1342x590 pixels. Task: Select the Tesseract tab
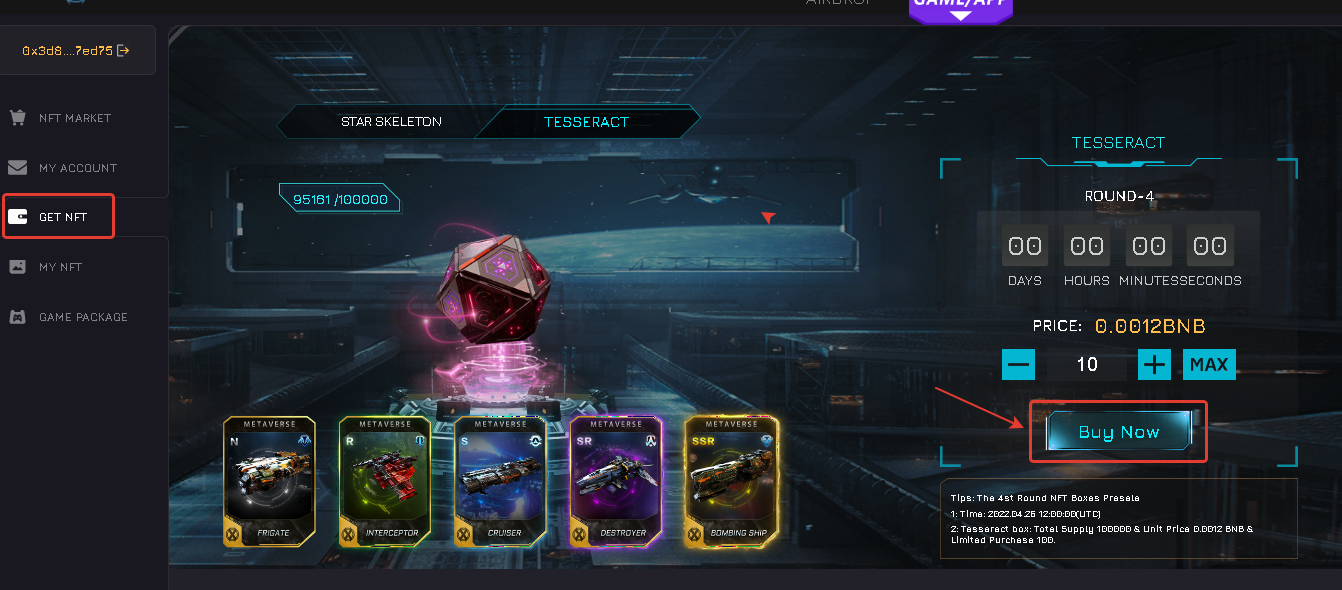tap(586, 122)
